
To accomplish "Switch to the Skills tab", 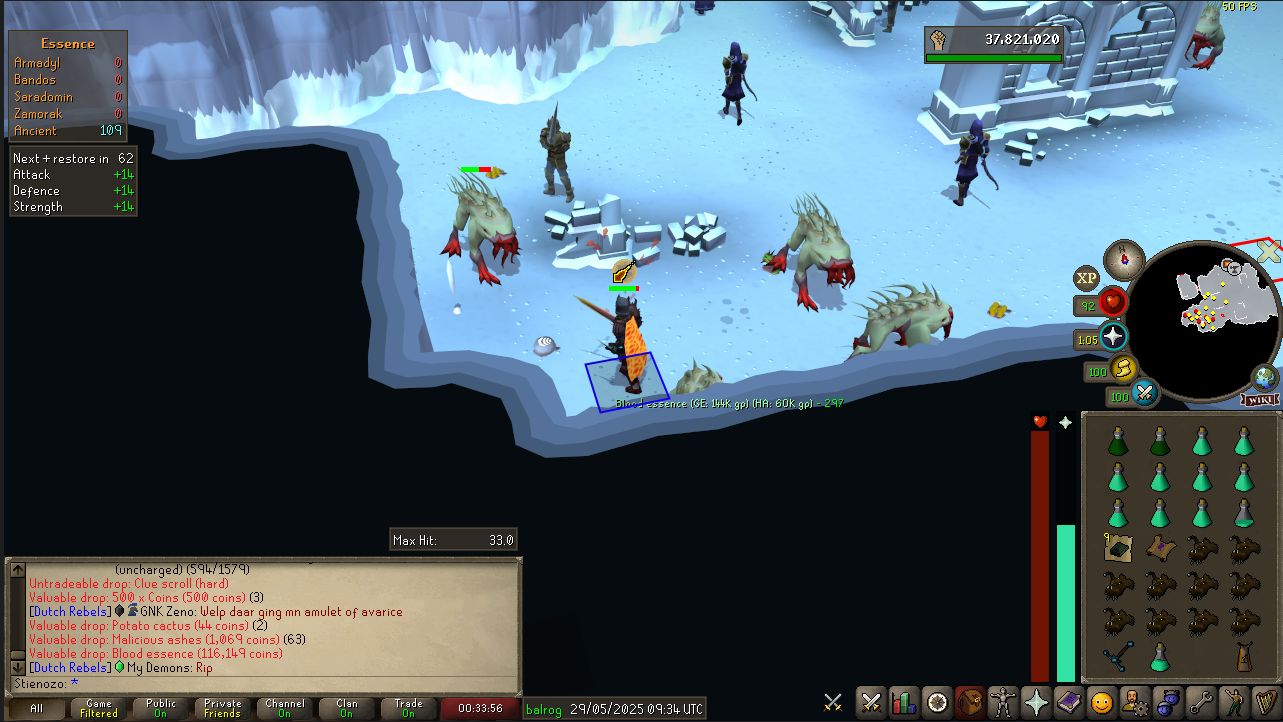I will pos(904,702).
